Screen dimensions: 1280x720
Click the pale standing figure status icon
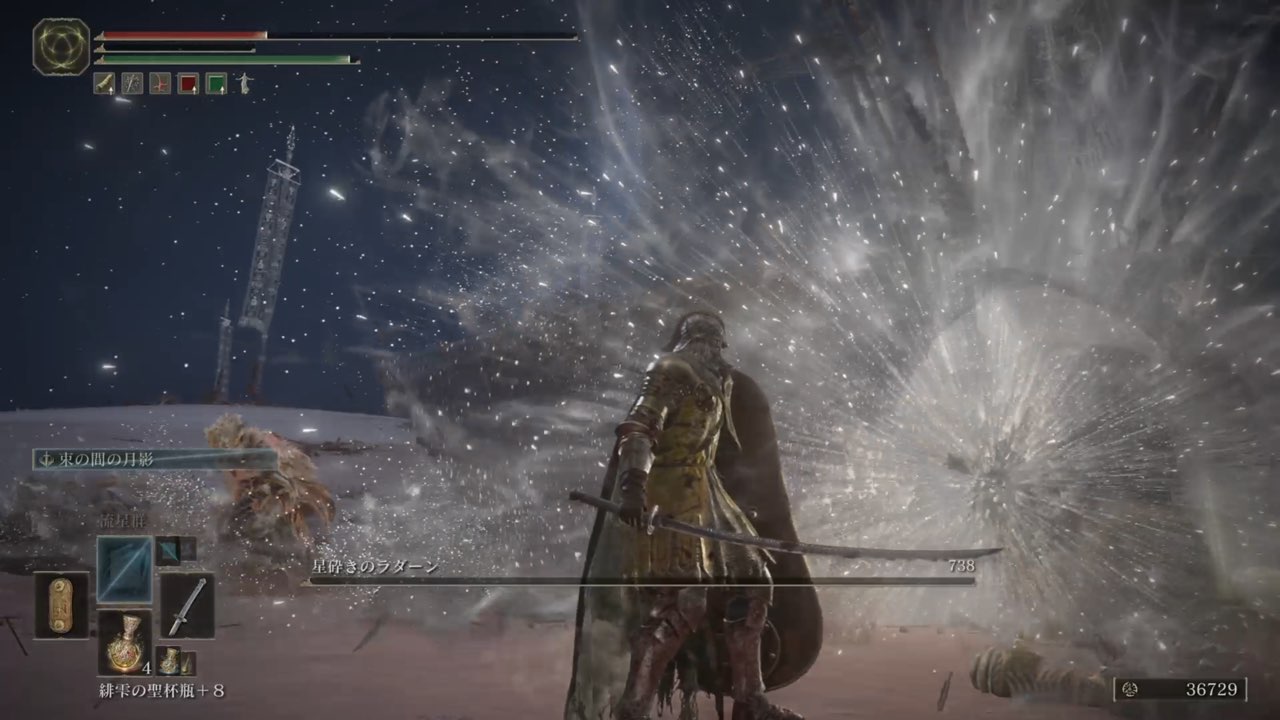point(243,84)
